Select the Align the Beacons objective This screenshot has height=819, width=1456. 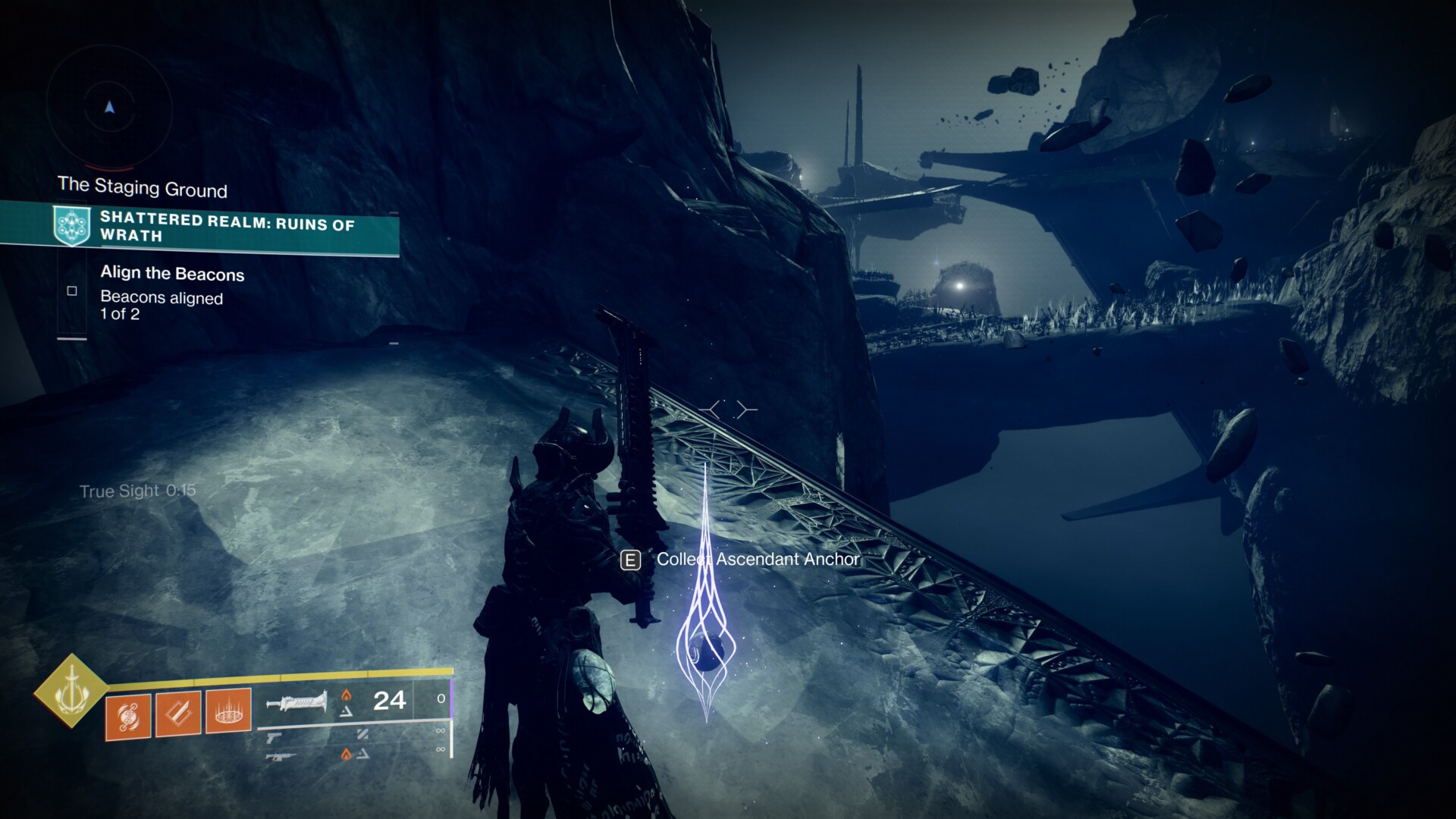[x=172, y=274]
